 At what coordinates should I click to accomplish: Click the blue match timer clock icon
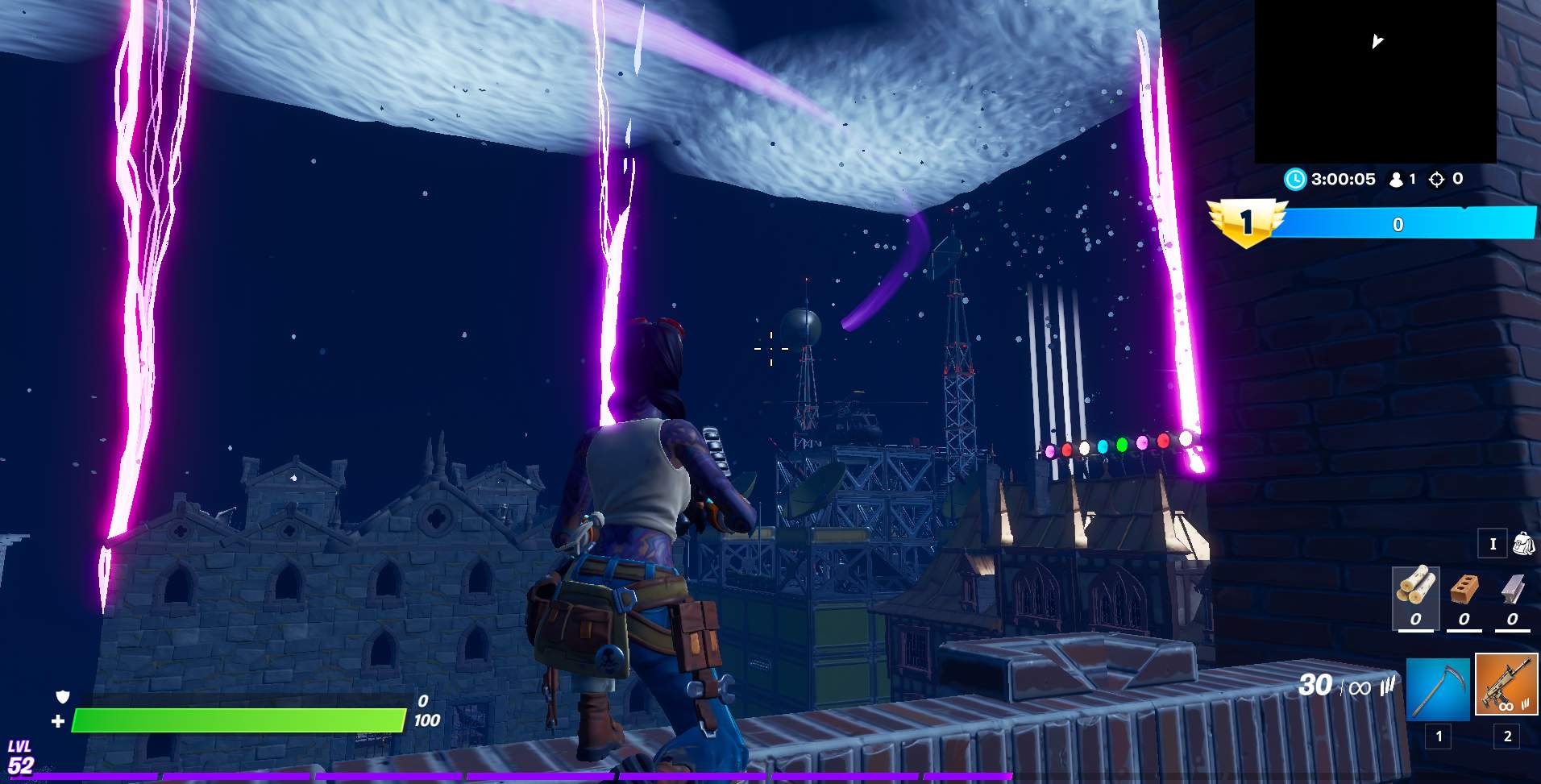pyautogui.click(x=1296, y=179)
